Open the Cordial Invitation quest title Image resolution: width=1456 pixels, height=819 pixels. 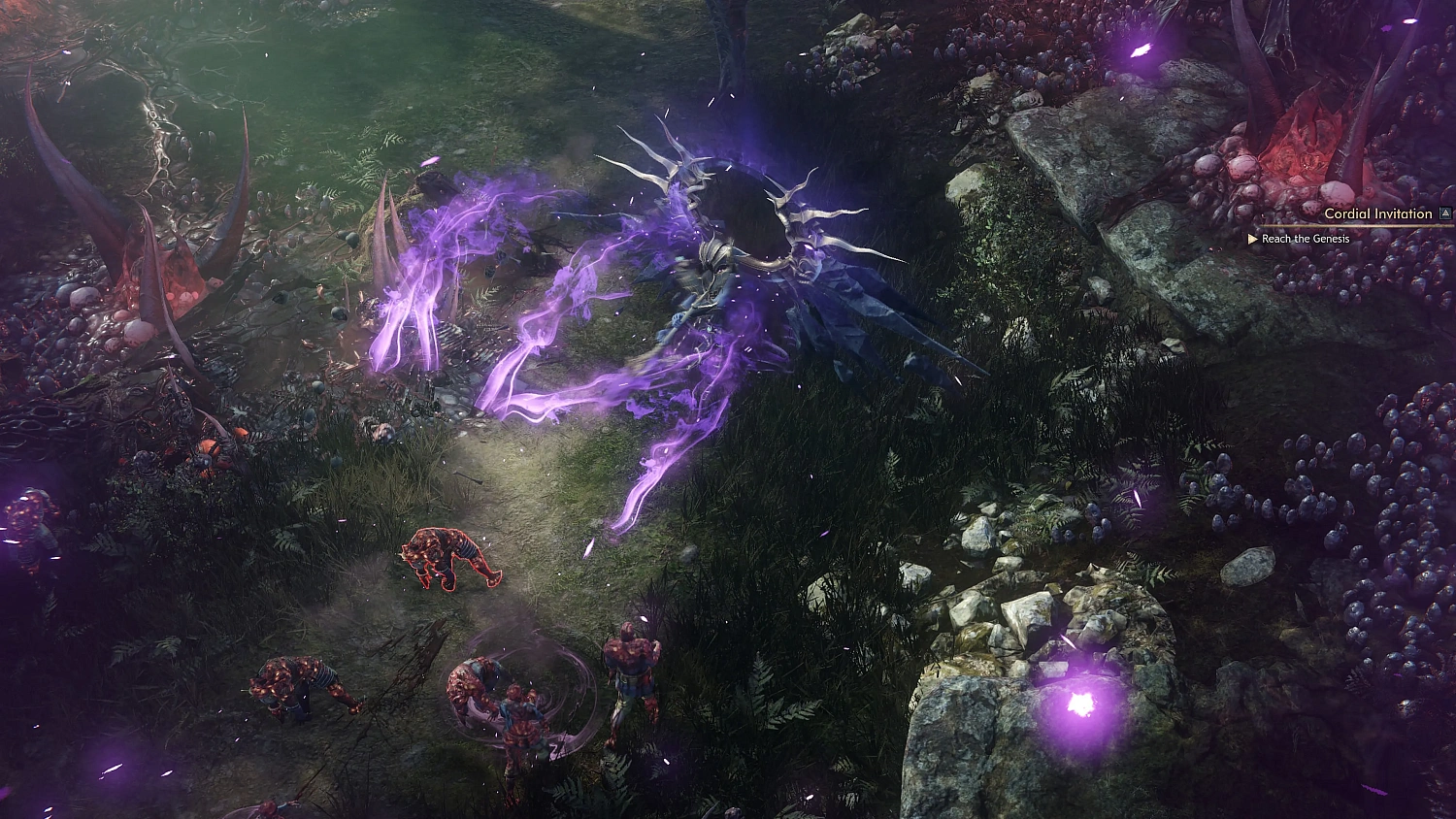1376,213
